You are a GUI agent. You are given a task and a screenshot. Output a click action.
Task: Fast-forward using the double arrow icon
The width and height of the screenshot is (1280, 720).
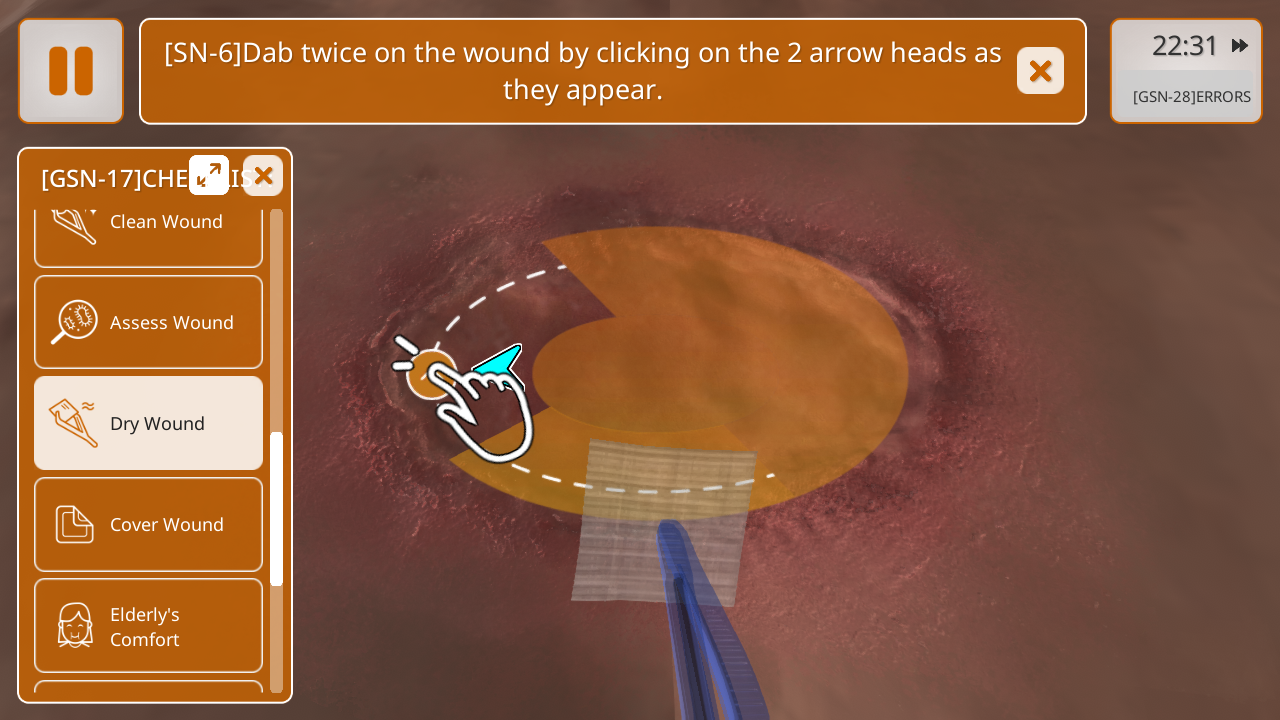[1240, 46]
